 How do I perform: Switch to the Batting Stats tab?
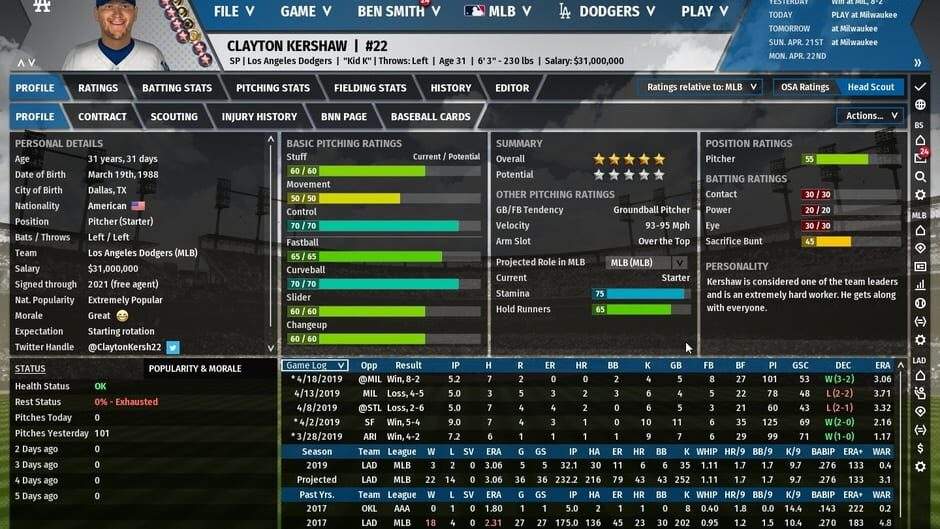177,88
